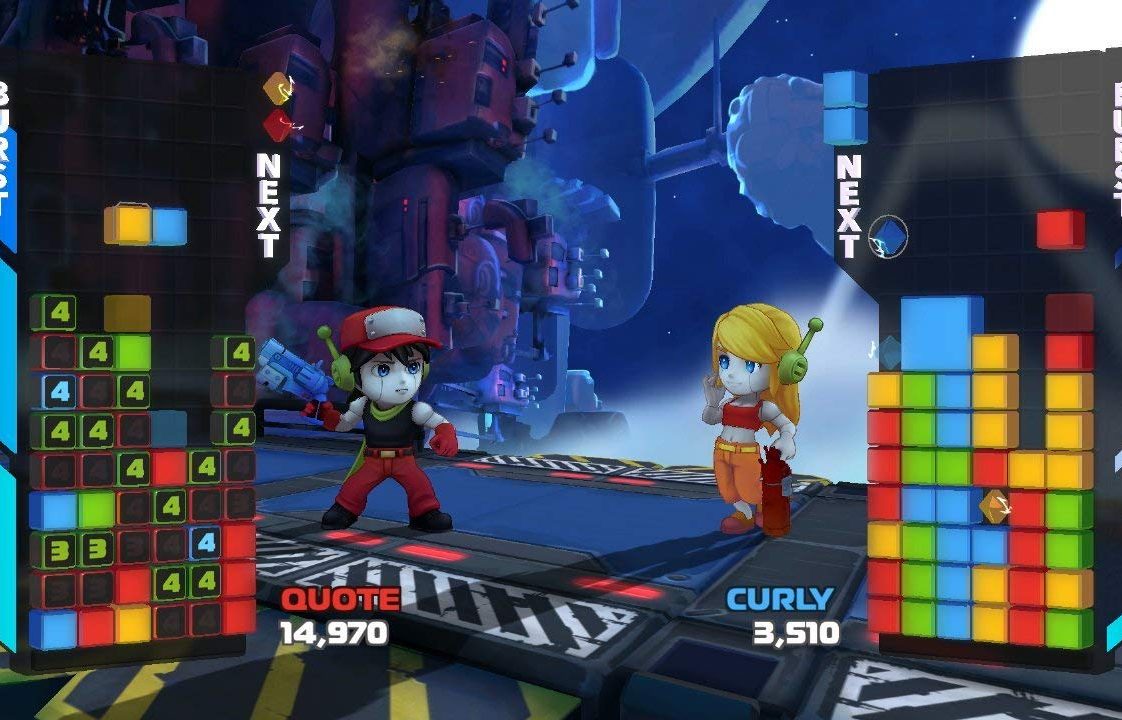This screenshot has height=720, width=1122.
Task: Select the large blue block on Curly's board
Action: click(x=936, y=333)
